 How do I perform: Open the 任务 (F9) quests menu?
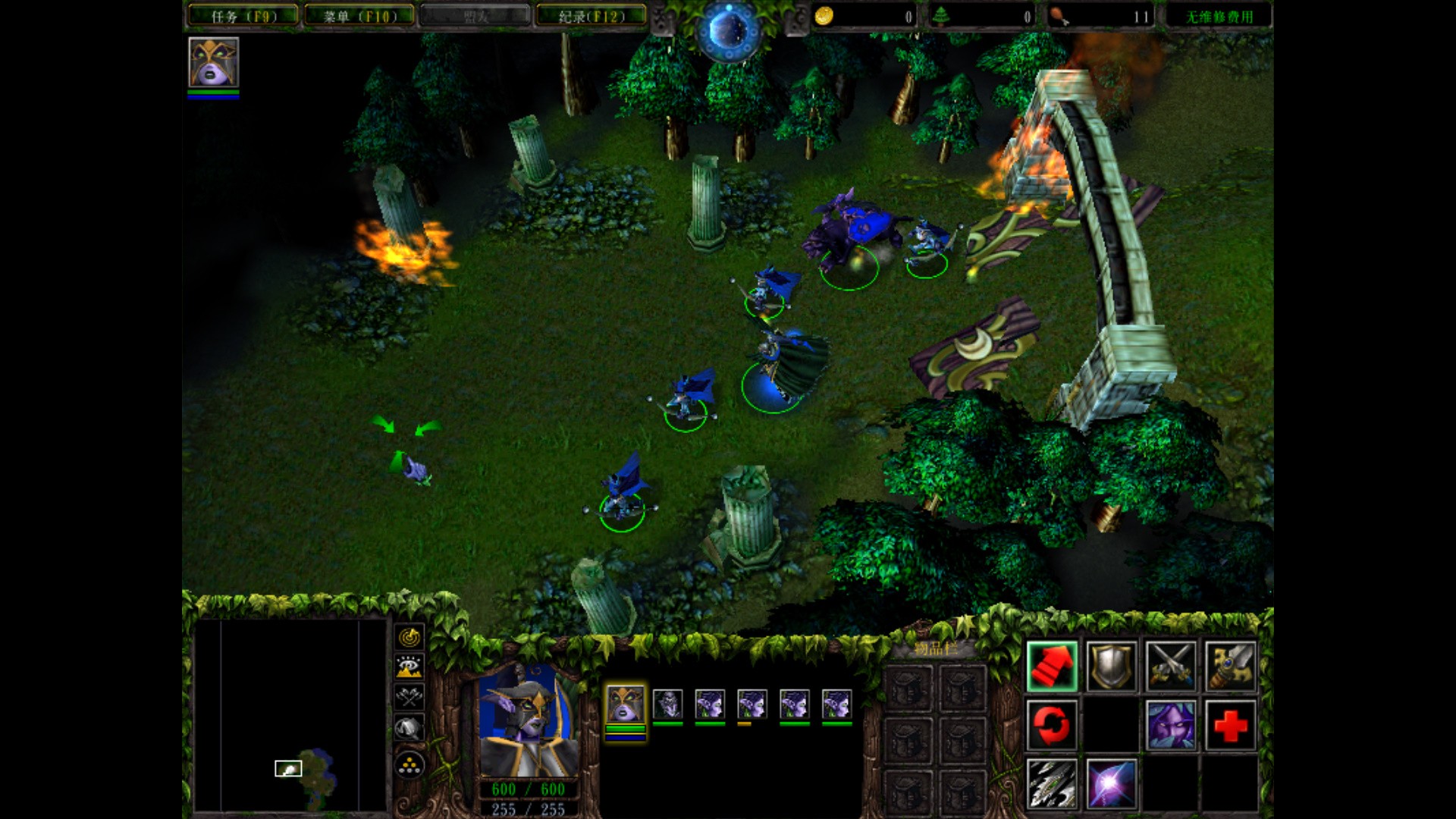243,16
